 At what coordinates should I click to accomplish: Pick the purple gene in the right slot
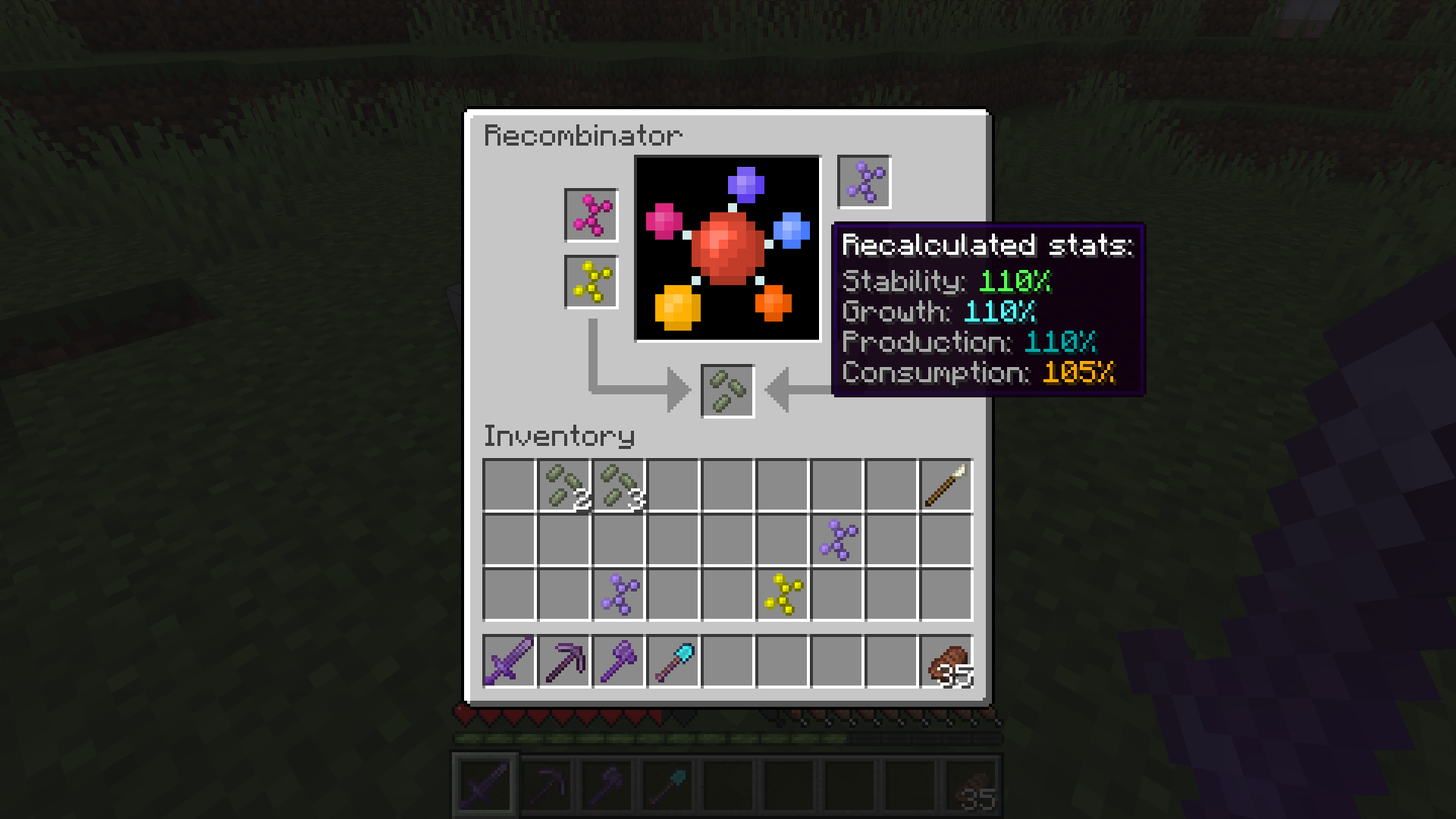pos(863,180)
